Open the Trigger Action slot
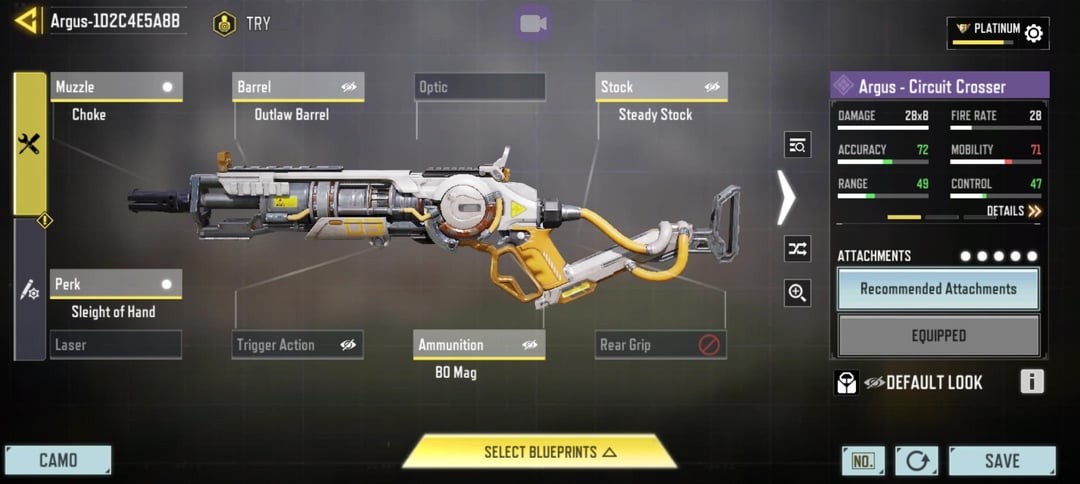 [x=298, y=345]
